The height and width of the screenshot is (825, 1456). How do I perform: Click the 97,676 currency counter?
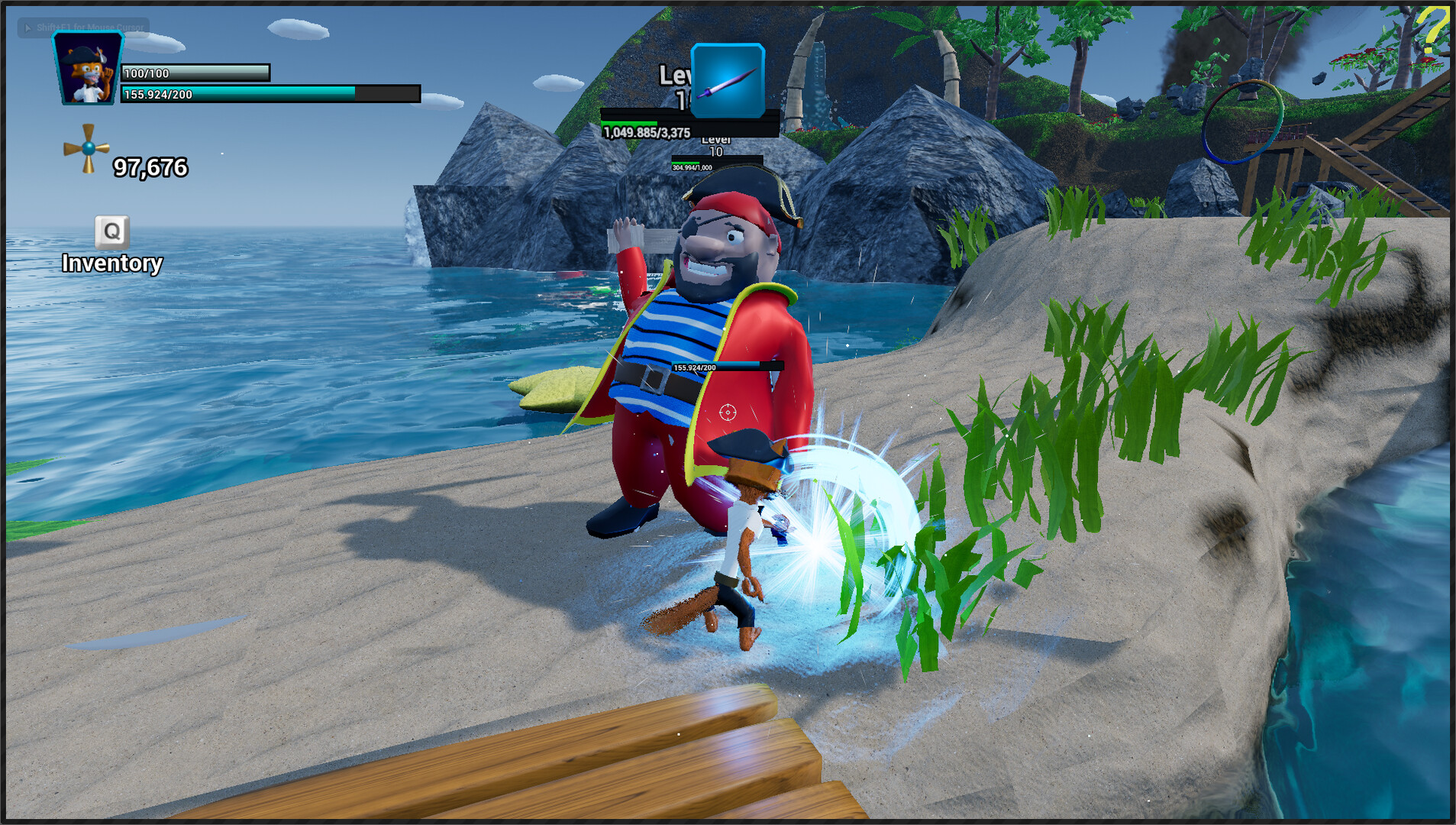(x=150, y=167)
